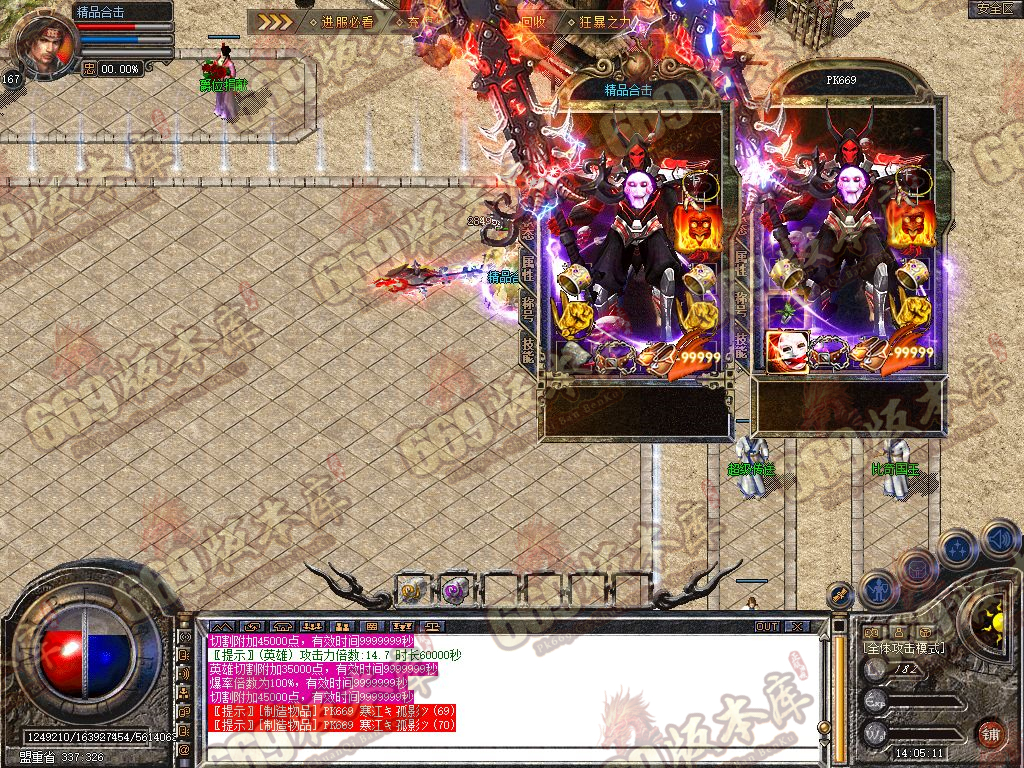Screen dimensions: 1024x768
Task: Click the flaming demon mask slot on left panel
Action: 698,226
